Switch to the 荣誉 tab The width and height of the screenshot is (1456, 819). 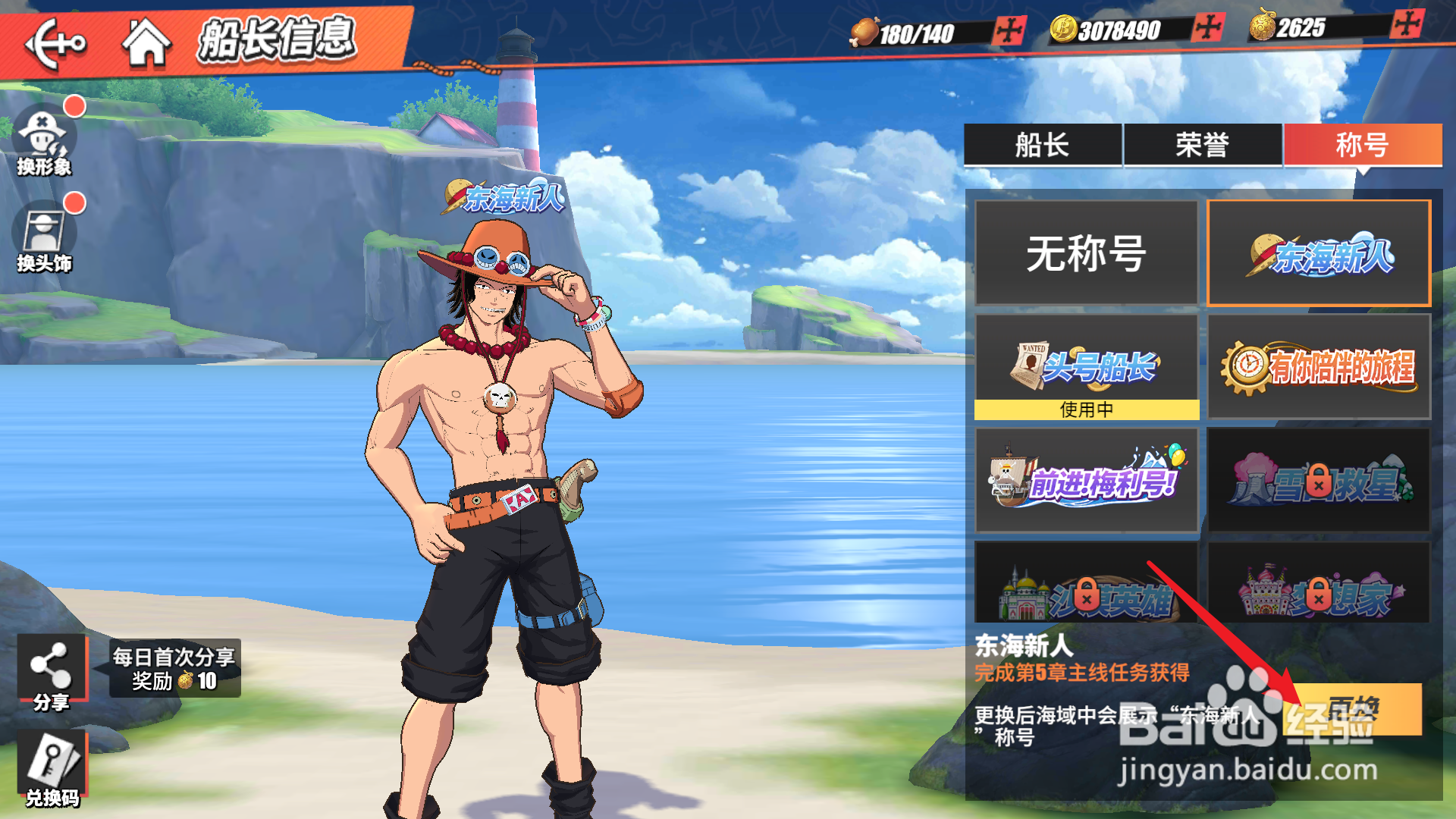(x=1202, y=144)
